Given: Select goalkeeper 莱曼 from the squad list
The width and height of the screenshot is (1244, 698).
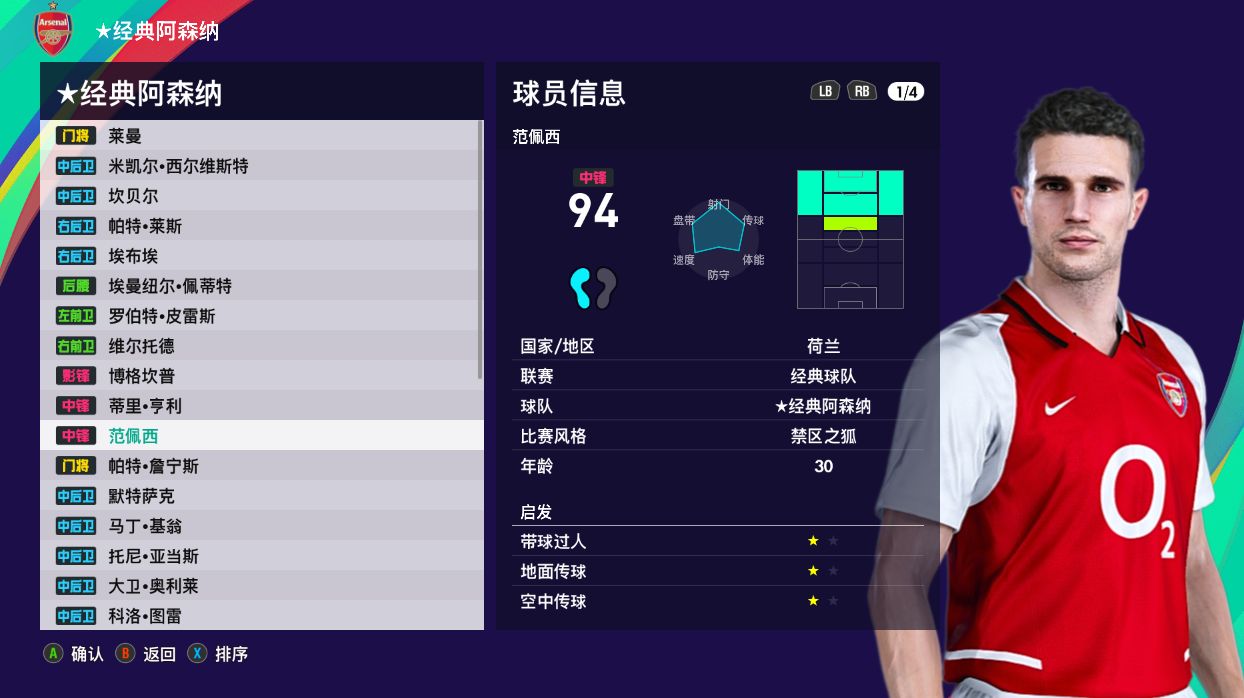Looking at the screenshot, I should [x=260, y=136].
